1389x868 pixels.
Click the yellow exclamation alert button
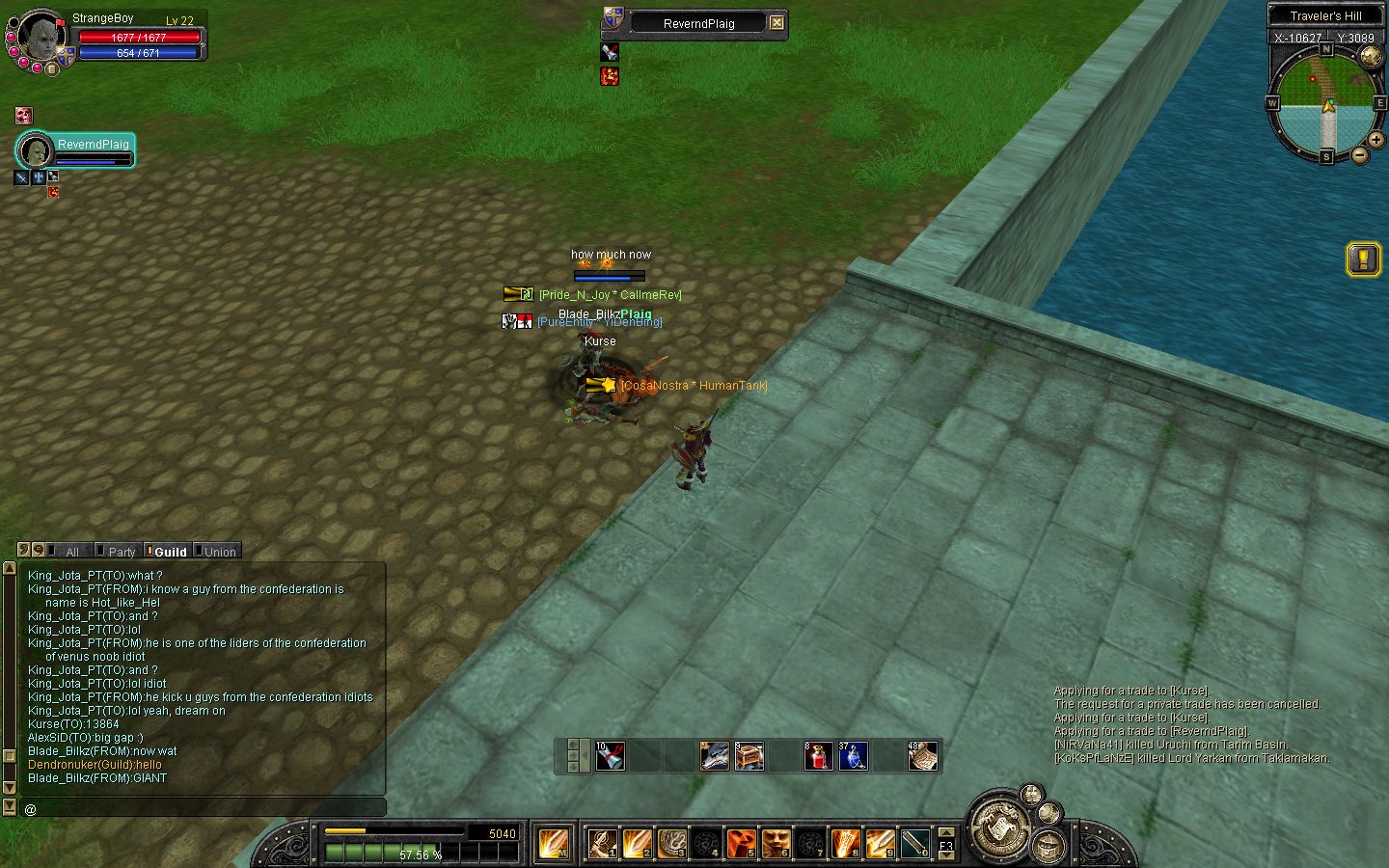[1363, 258]
